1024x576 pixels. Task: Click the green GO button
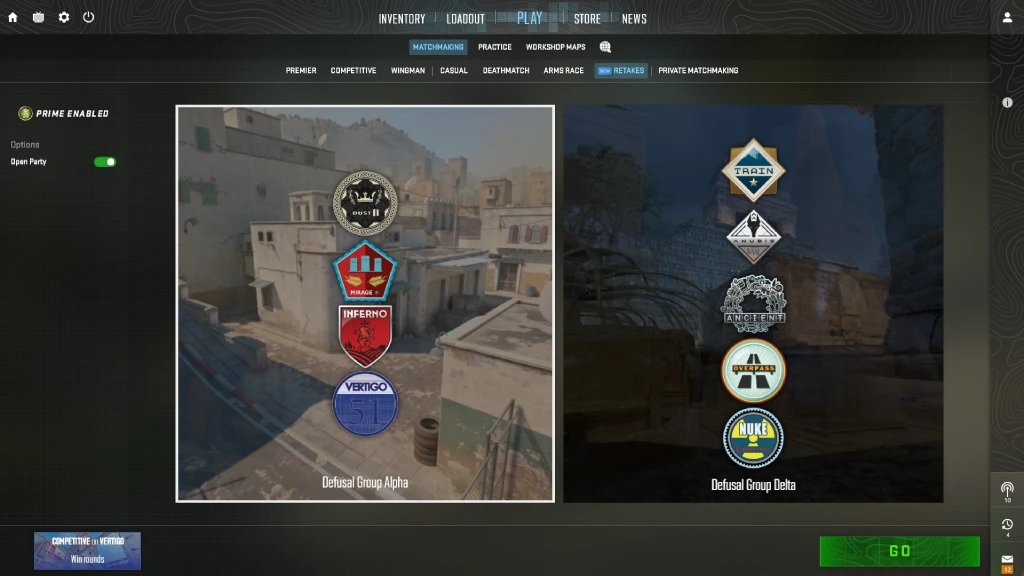coord(899,551)
